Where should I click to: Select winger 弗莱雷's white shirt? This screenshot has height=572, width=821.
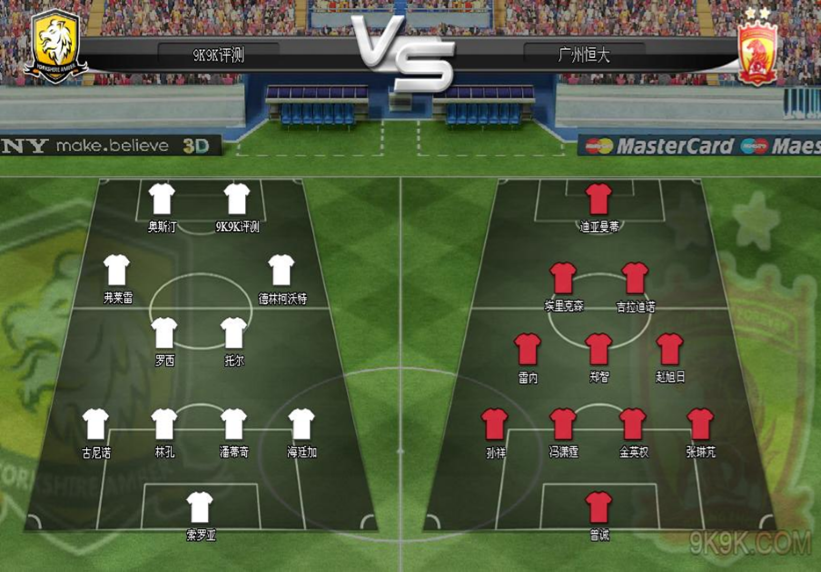[117, 269]
